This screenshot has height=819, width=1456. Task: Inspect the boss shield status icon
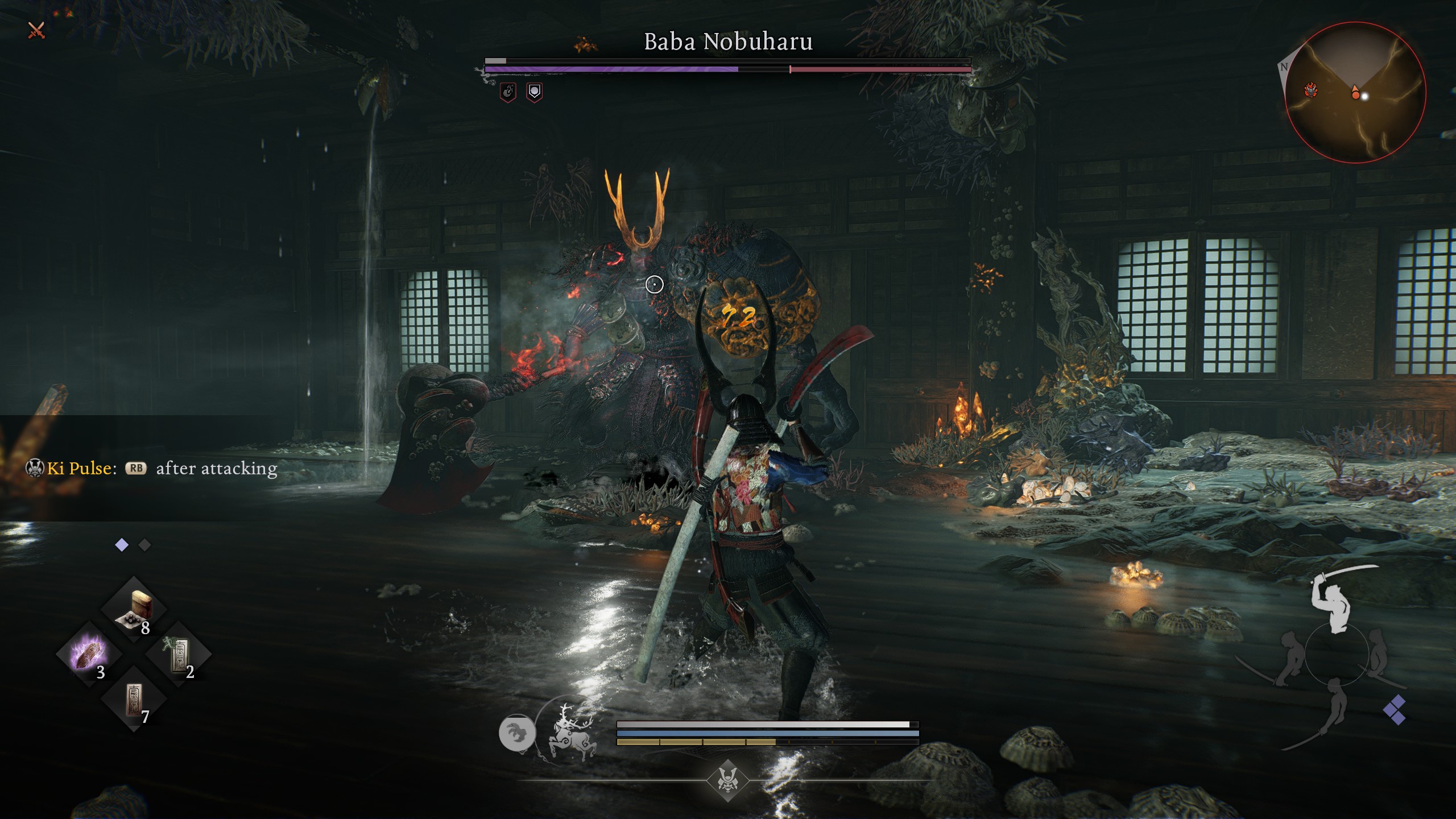click(x=534, y=92)
